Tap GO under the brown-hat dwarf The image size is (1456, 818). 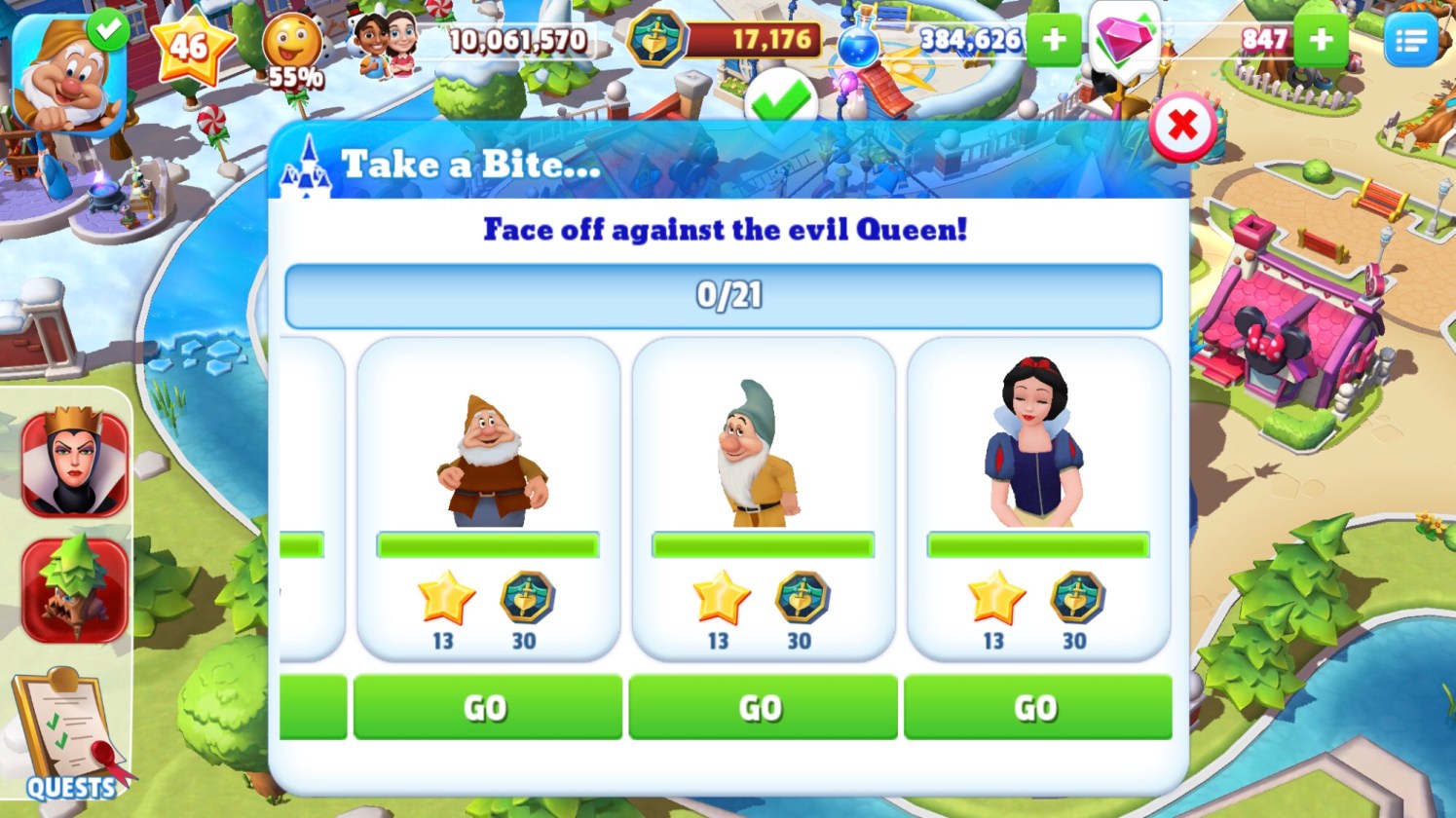[487, 707]
